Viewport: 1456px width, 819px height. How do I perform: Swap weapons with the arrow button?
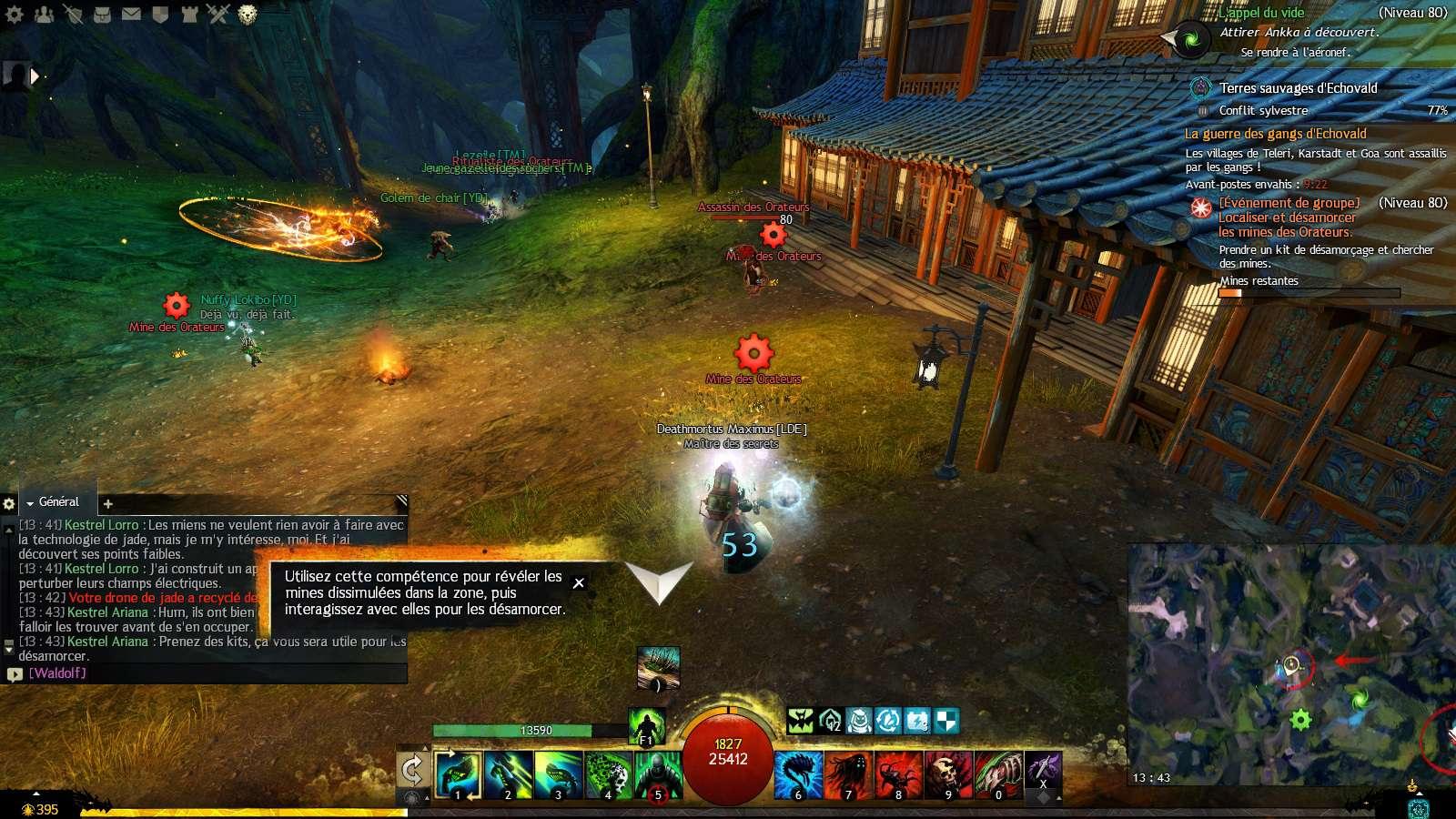tap(412, 771)
